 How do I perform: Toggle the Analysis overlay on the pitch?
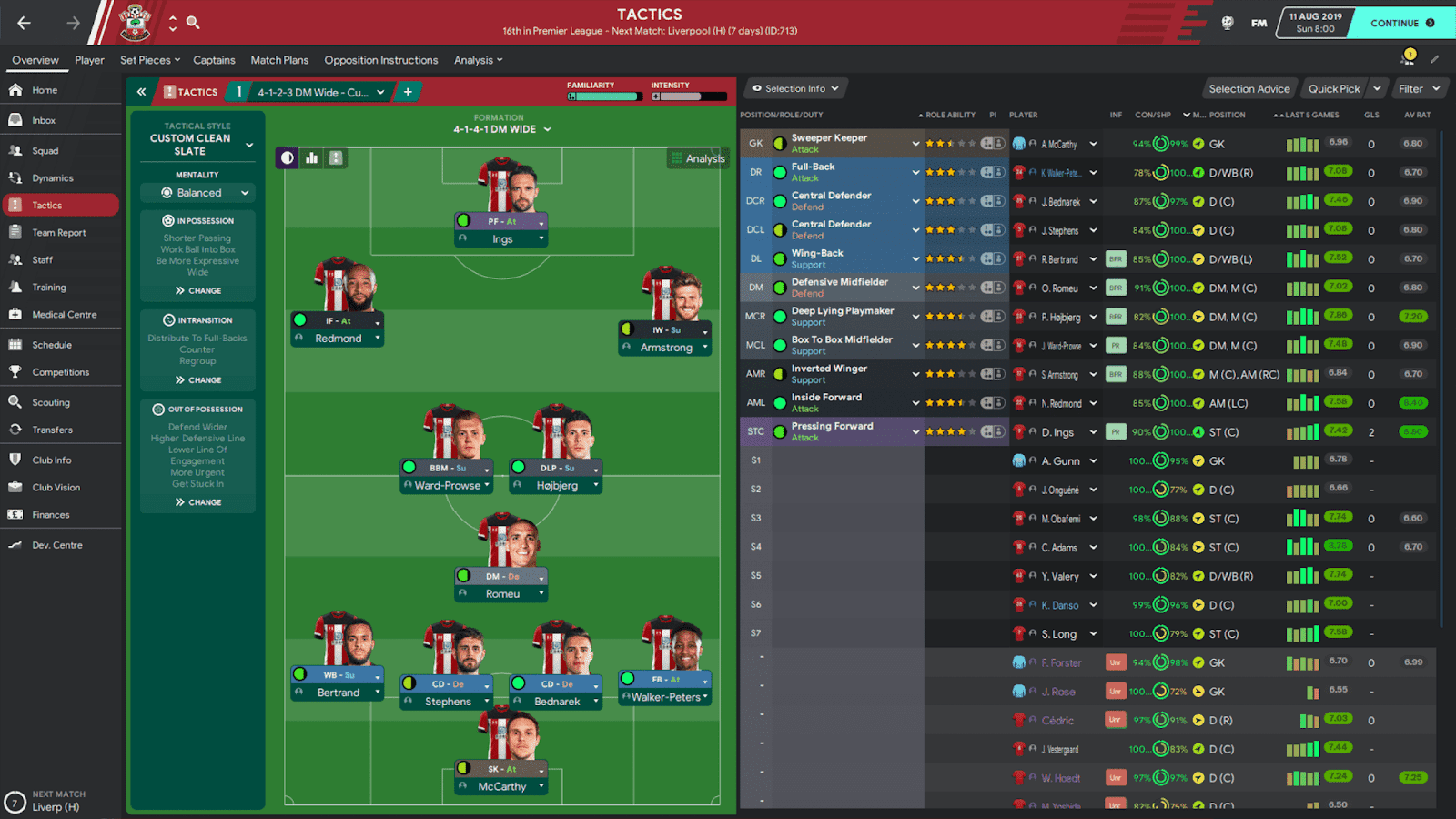(697, 157)
